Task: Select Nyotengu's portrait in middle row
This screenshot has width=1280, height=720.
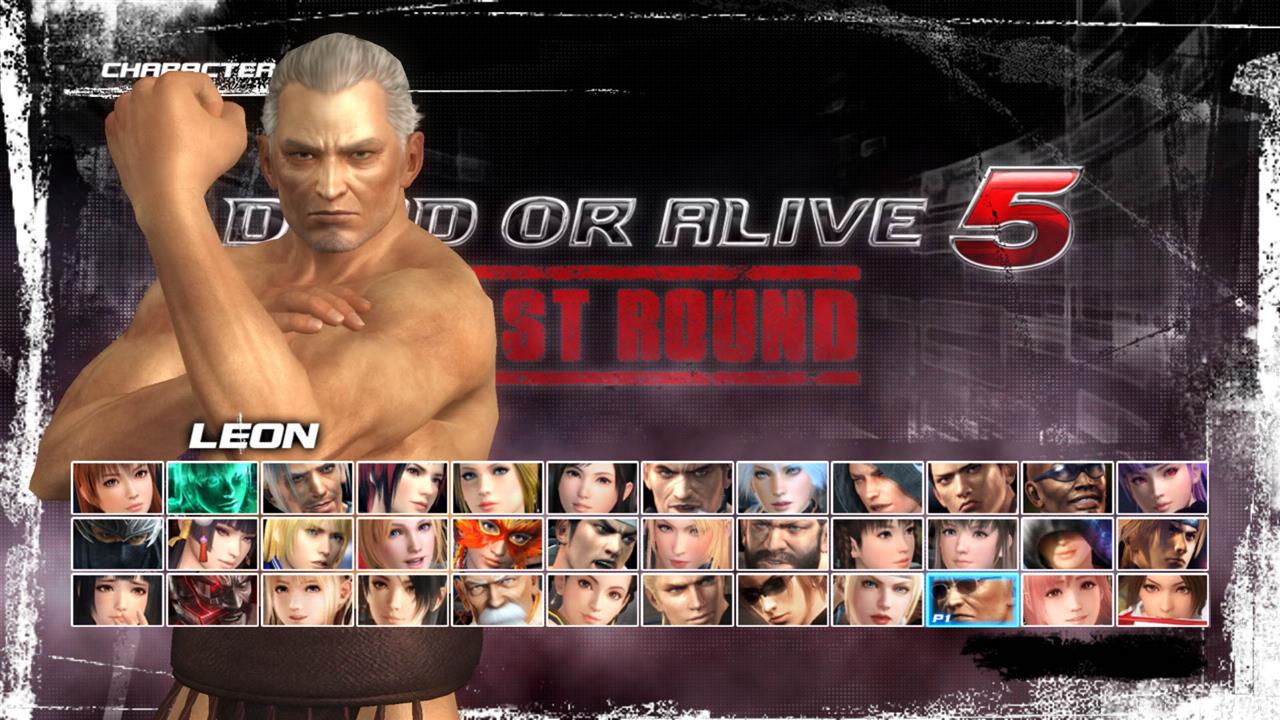Action: [x=212, y=545]
